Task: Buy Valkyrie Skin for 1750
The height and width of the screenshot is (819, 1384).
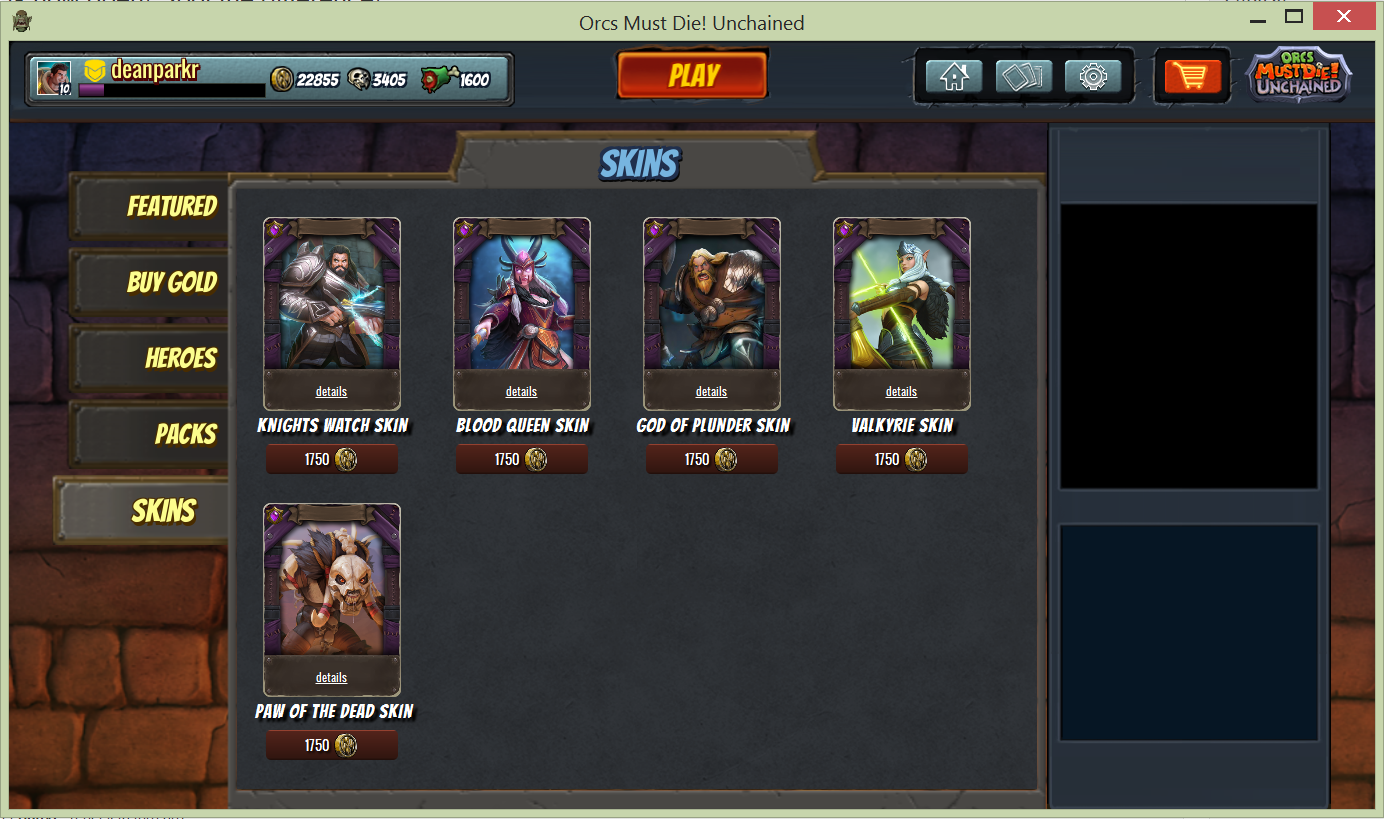Action: click(x=901, y=460)
